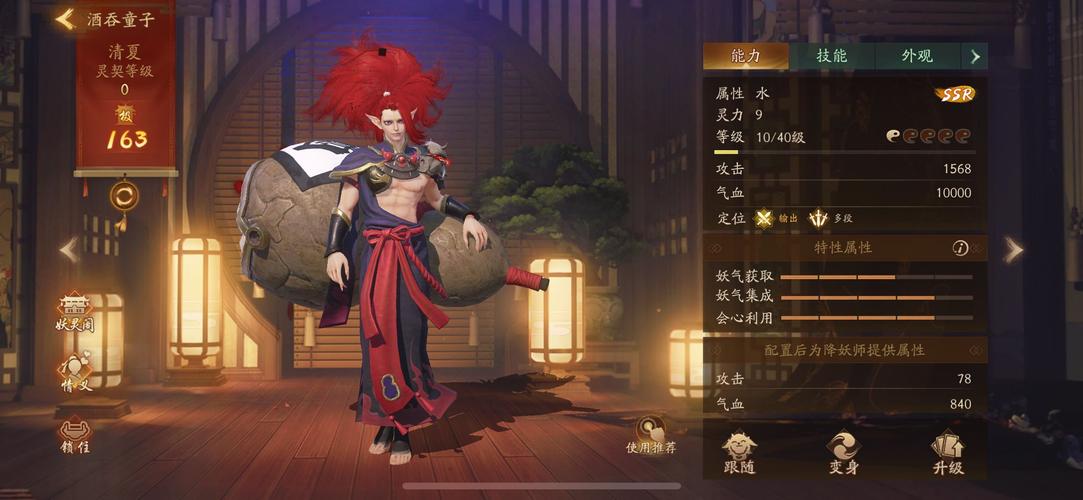View the previous character with left arrow
This screenshot has width=1083, height=500.
click(68, 250)
